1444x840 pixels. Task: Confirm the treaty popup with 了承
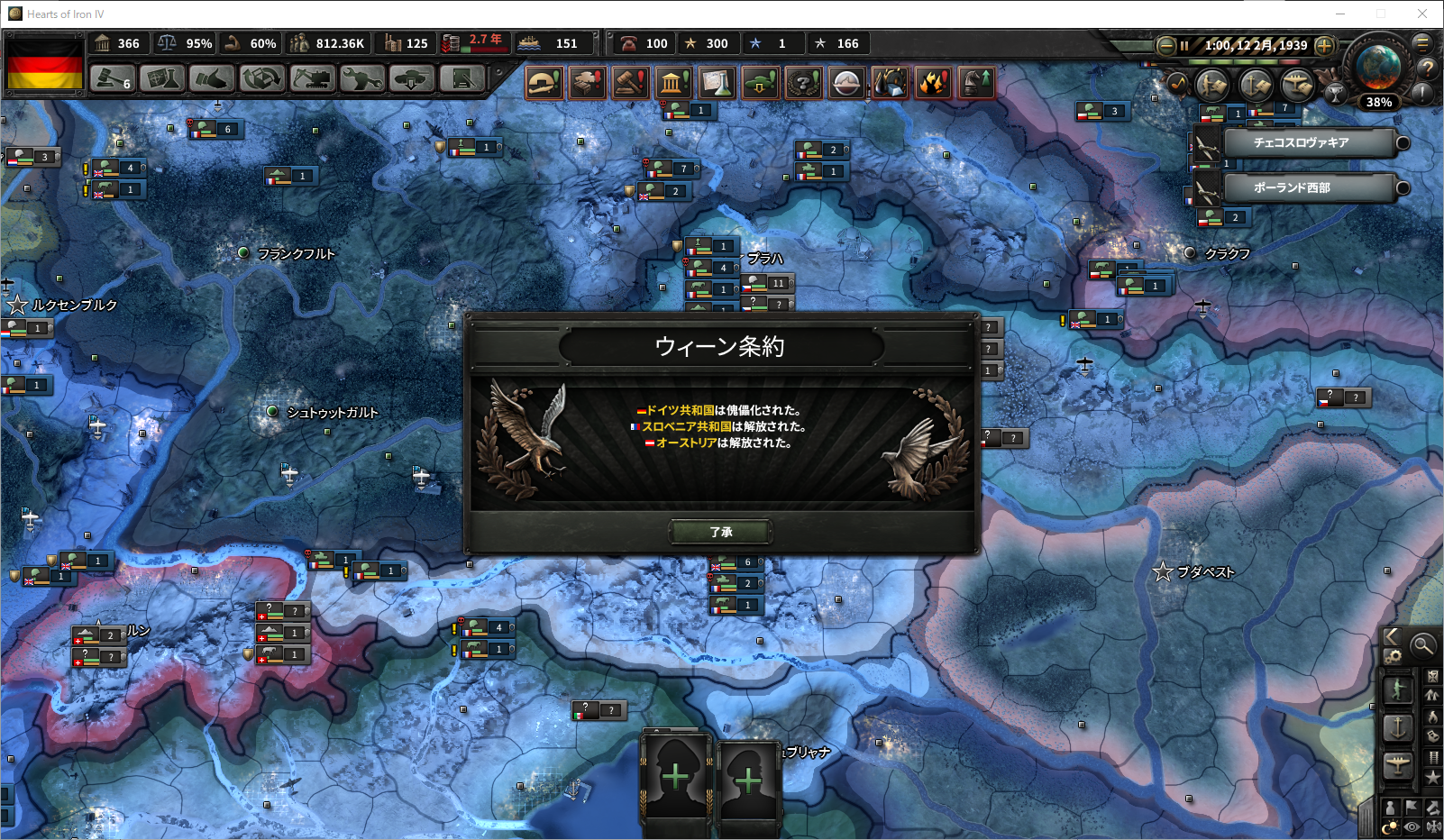(x=720, y=532)
